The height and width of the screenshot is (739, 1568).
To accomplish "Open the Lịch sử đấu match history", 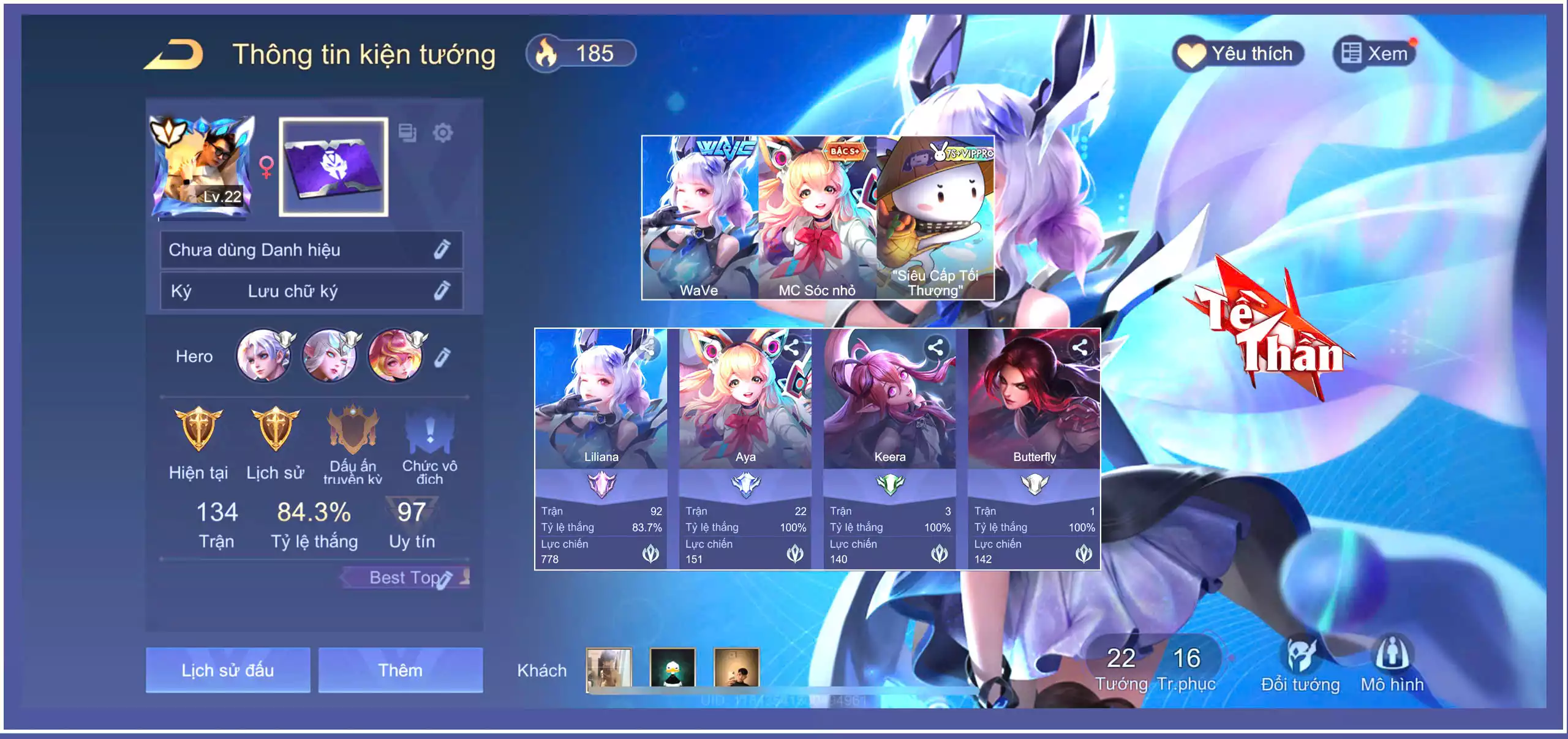I will point(228,670).
